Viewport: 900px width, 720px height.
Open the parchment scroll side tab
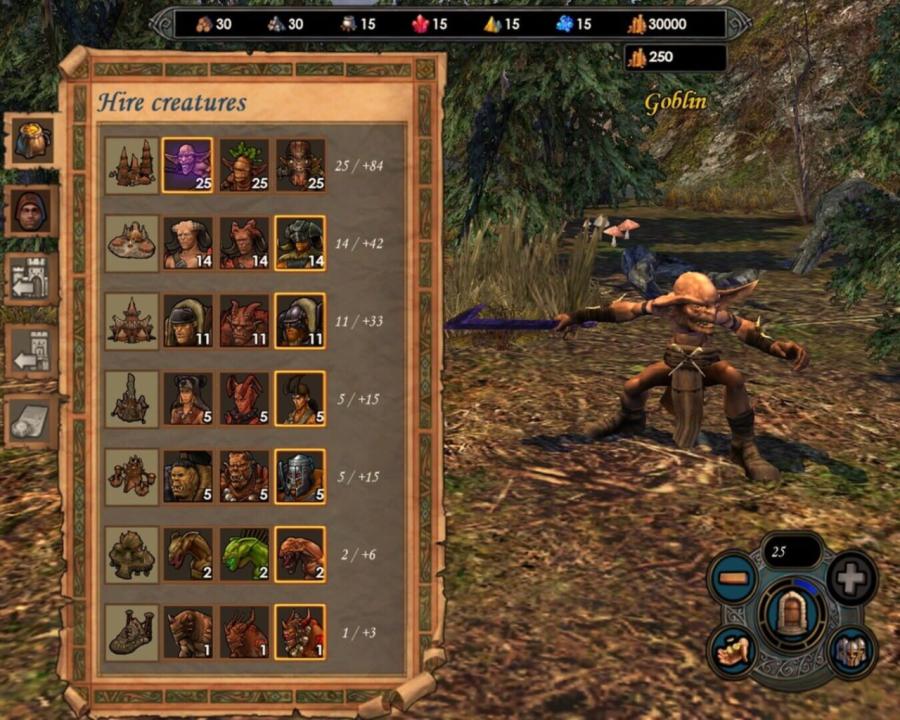pos(30,422)
